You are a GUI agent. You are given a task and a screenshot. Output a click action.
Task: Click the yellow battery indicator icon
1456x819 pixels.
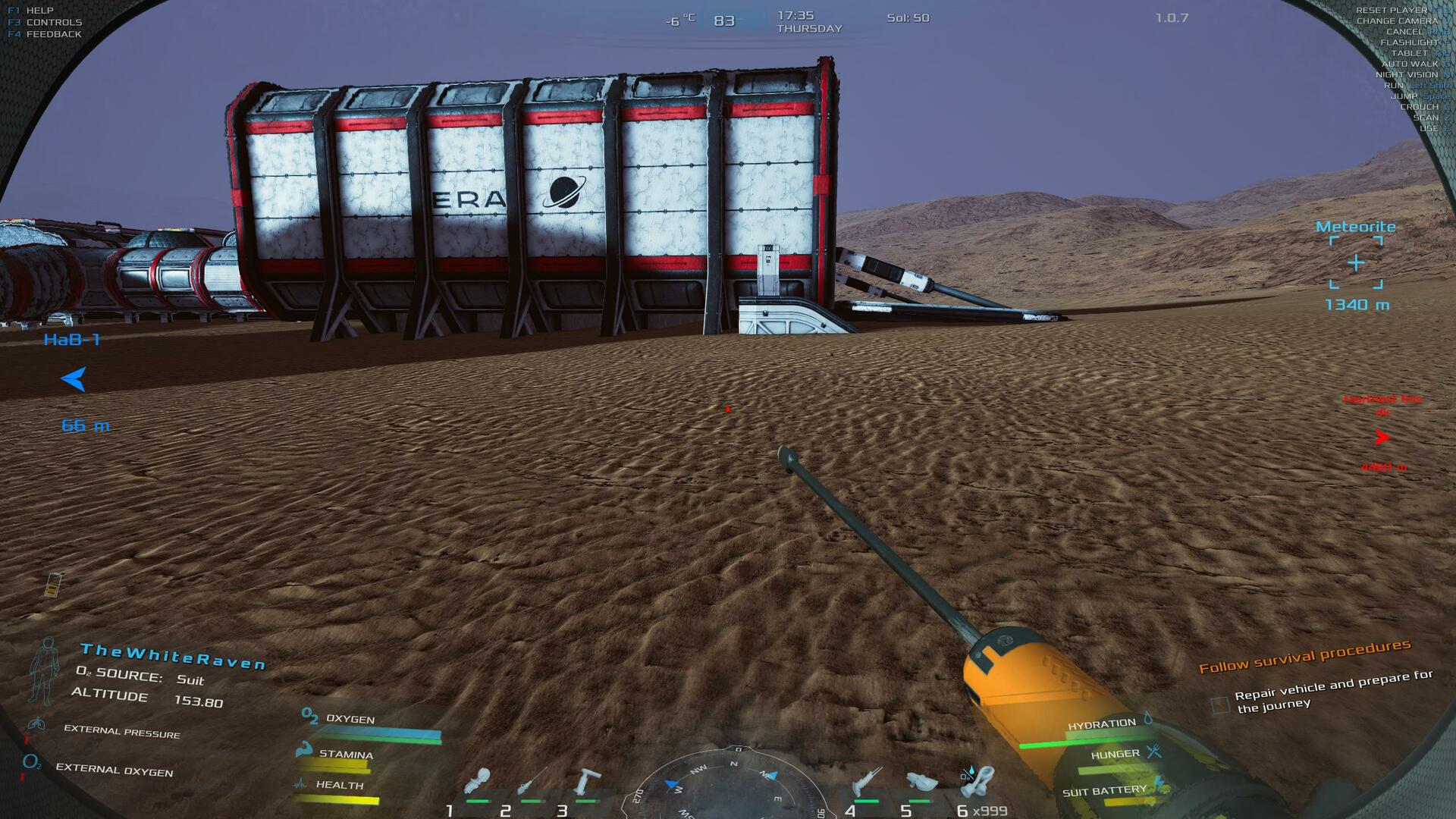(52, 585)
